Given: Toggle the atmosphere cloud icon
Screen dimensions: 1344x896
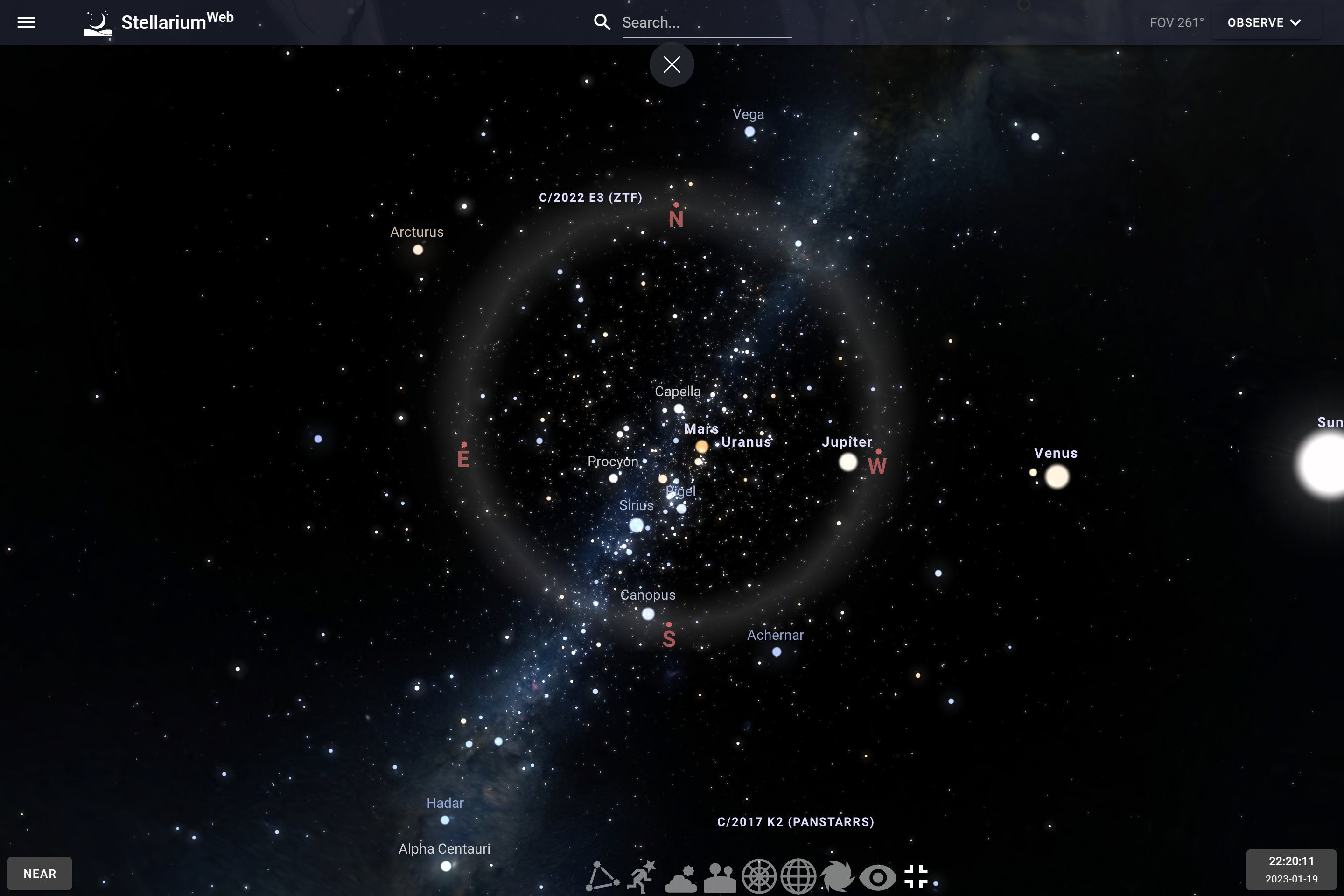Looking at the screenshot, I should pos(680,876).
